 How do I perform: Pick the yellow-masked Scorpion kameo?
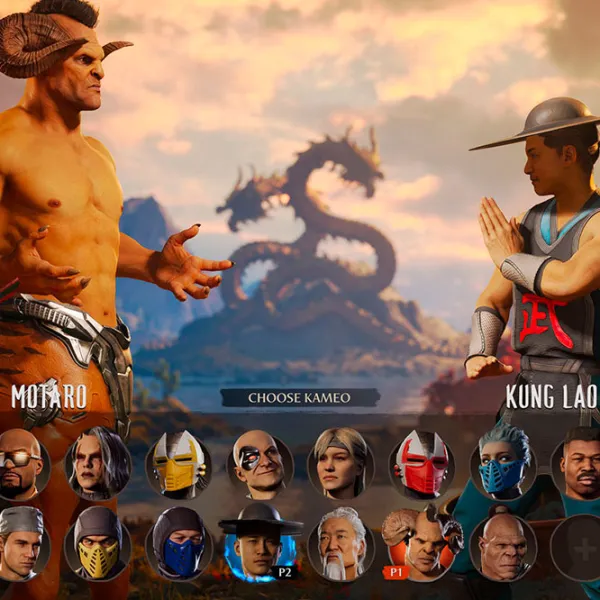(98, 545)
